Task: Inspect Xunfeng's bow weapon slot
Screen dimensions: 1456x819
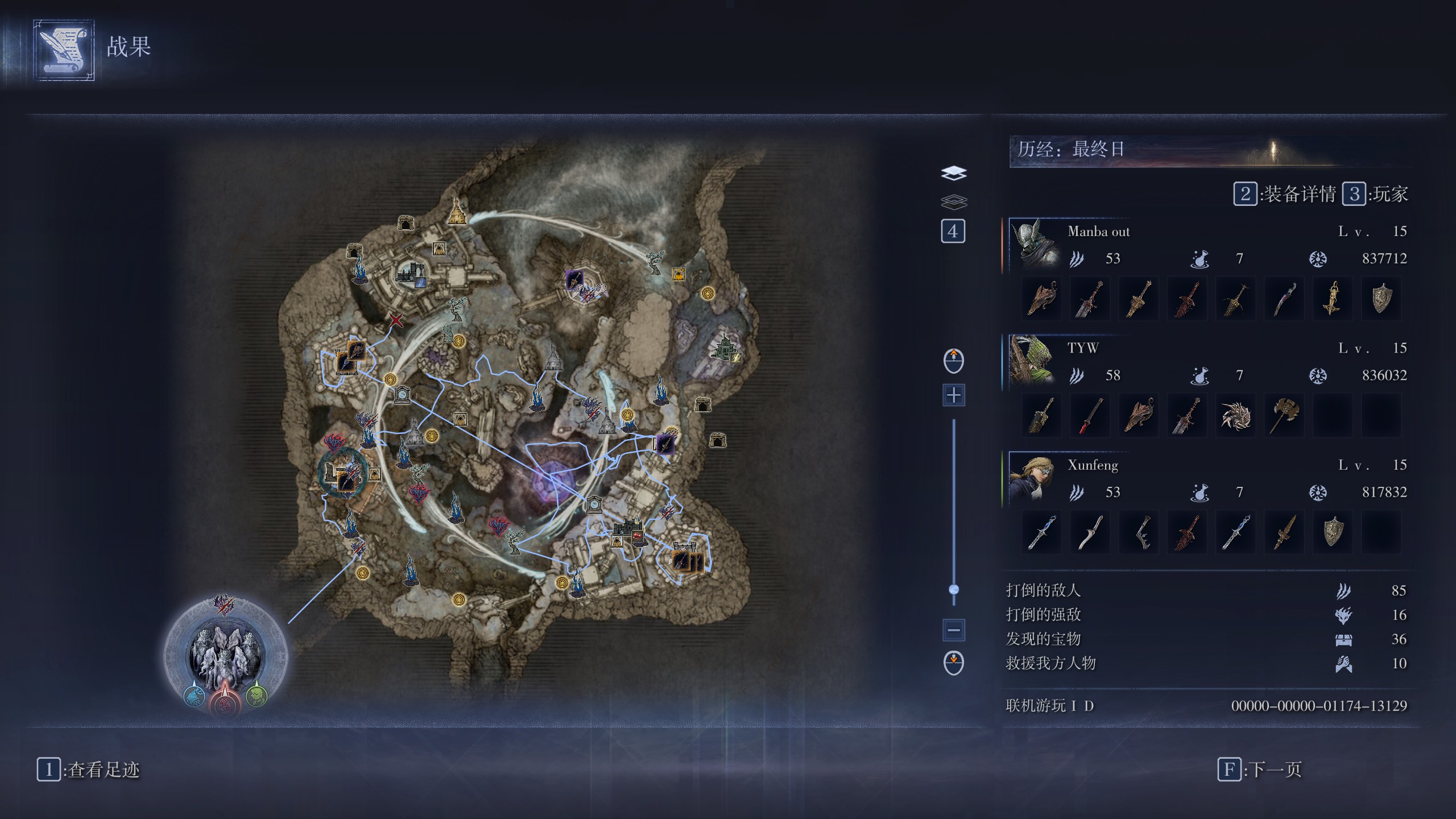Action: pyautogui.click(x=1139, y=532)
